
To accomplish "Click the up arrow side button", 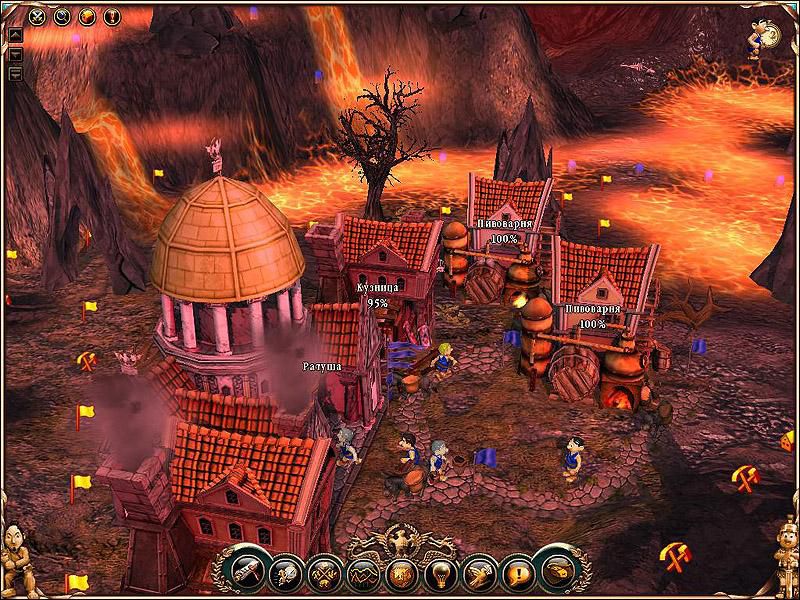I will click(x=16, y=34).
